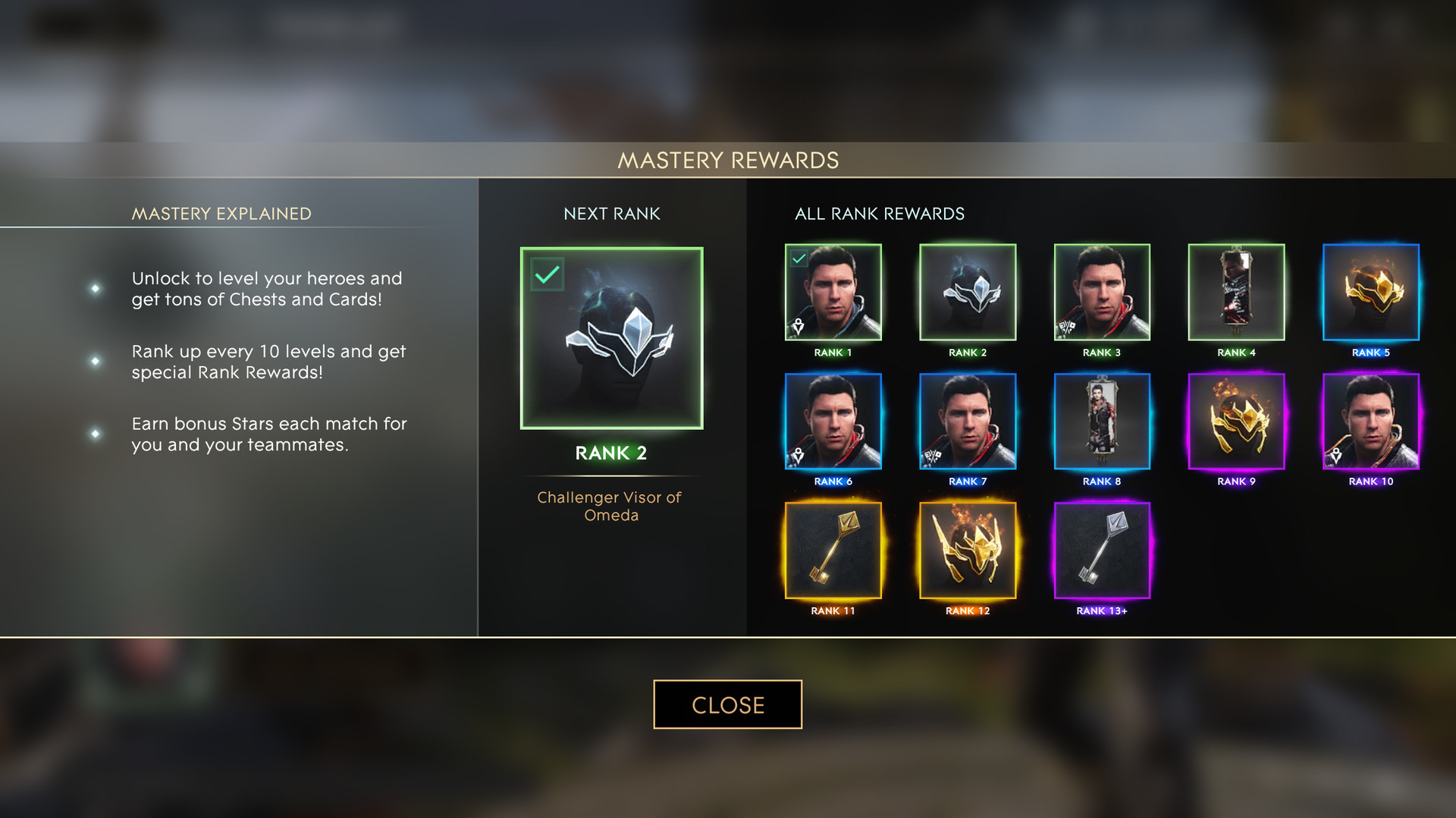This screenshot has width=1456, height=818.
Task: View the Rank 6 portrait reward
Action: click(833, 421)
